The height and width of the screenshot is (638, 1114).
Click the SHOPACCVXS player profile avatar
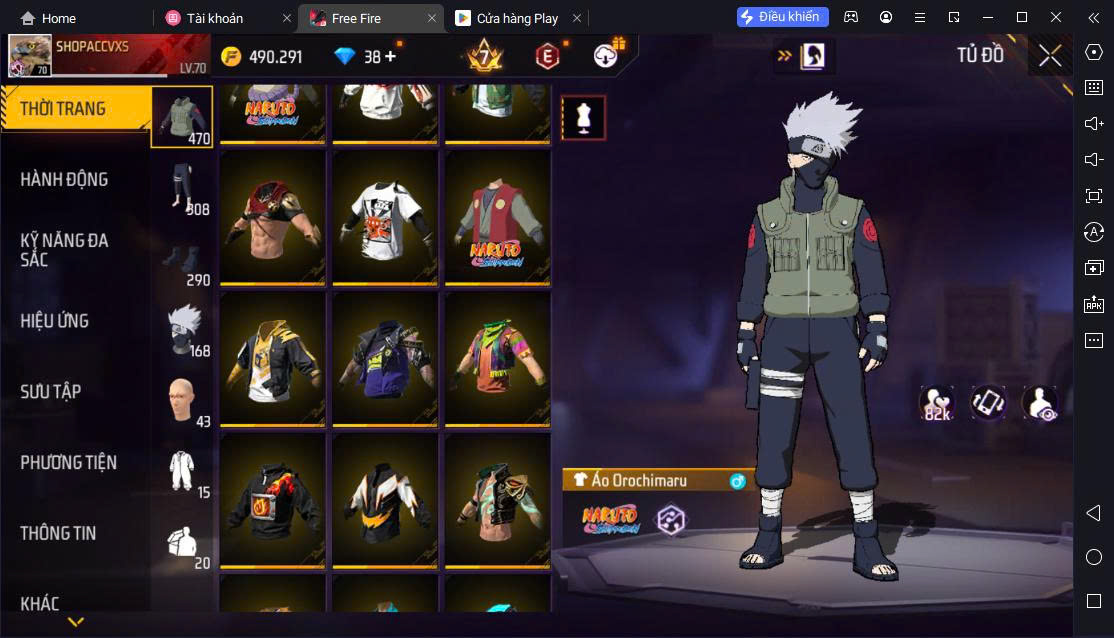tap(30, 56)
